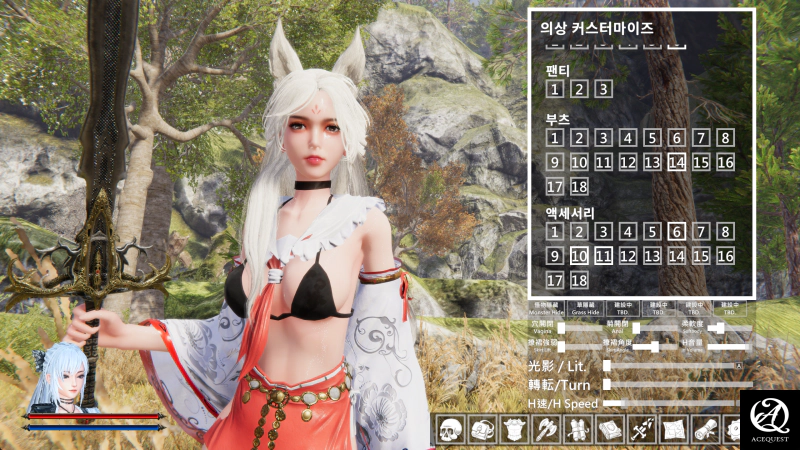Open the satchel bag icon
The image size is (800, 450).
click(x=482, y=430)
